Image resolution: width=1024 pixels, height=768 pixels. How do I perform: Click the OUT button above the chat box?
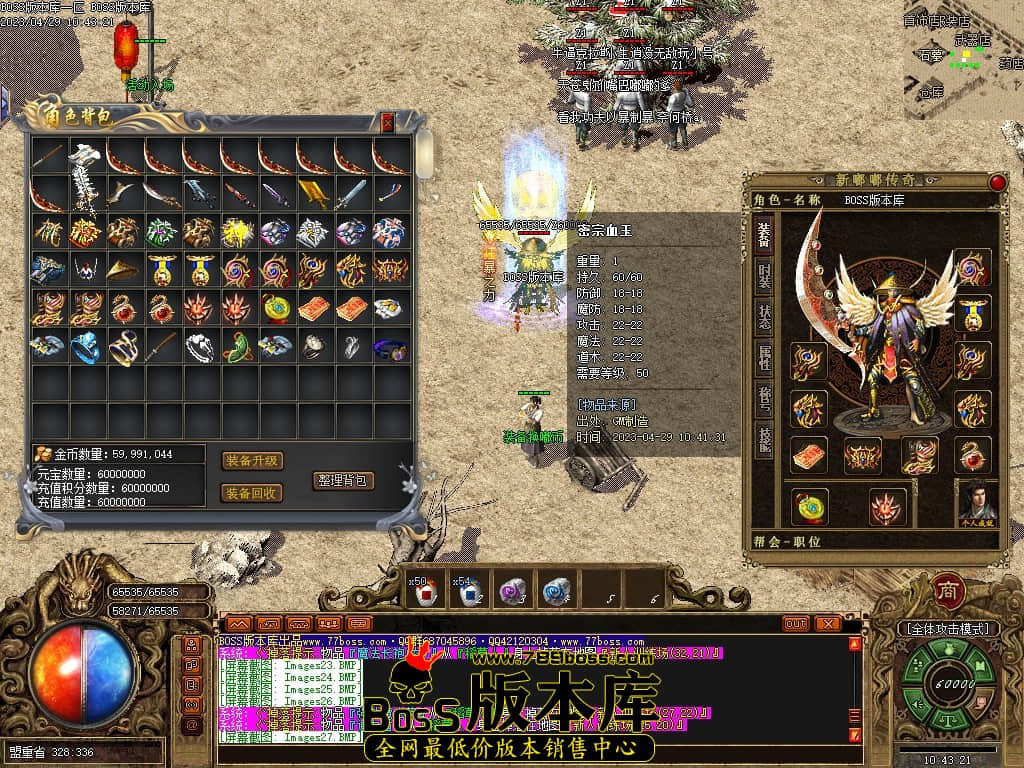(796, 624)
